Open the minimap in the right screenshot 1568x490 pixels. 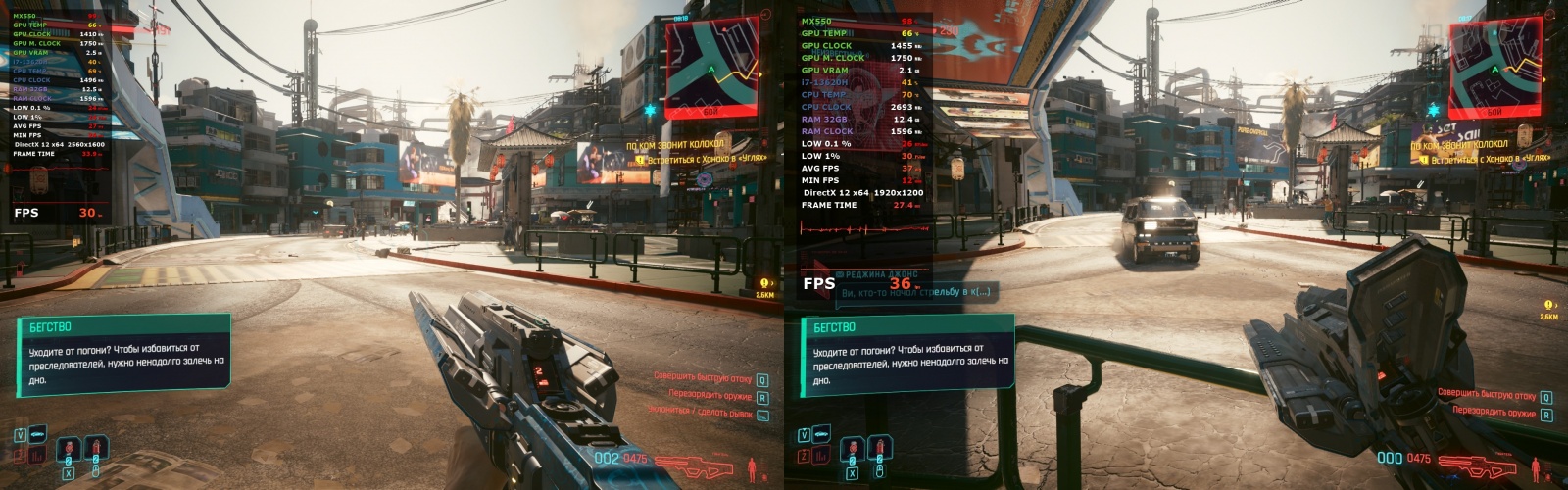click(x=1497, y=66)
